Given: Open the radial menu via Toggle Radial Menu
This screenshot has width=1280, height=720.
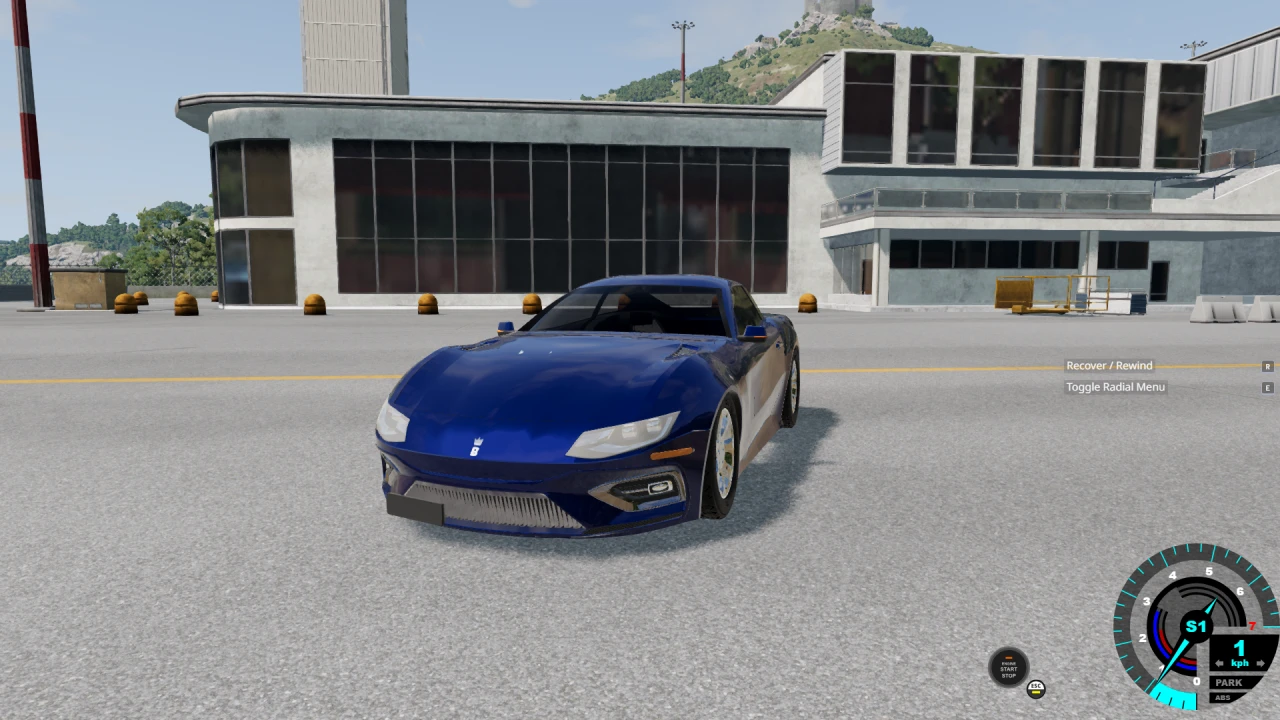Looking at the screenshot, I should point(1116,387).
